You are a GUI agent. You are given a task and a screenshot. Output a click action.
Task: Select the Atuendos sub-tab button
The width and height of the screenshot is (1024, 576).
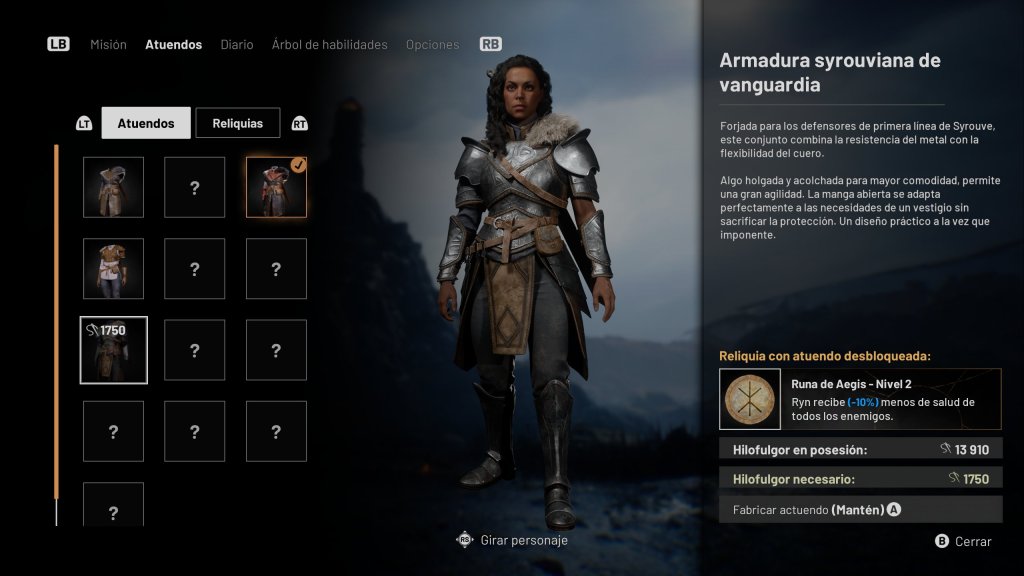pos(145,123)
